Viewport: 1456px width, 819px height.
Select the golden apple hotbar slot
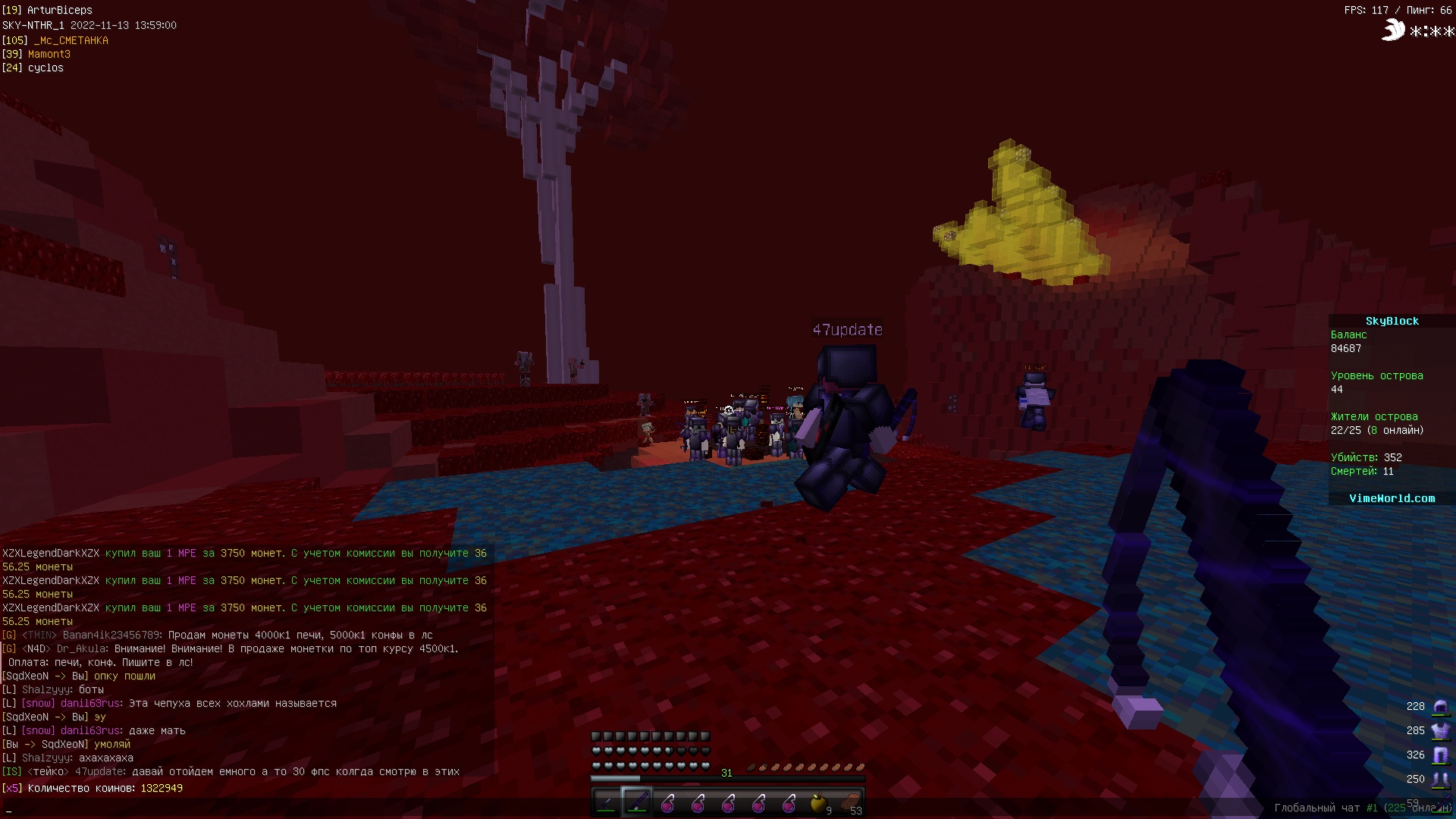pyautogui.click(x=818, y=802)
